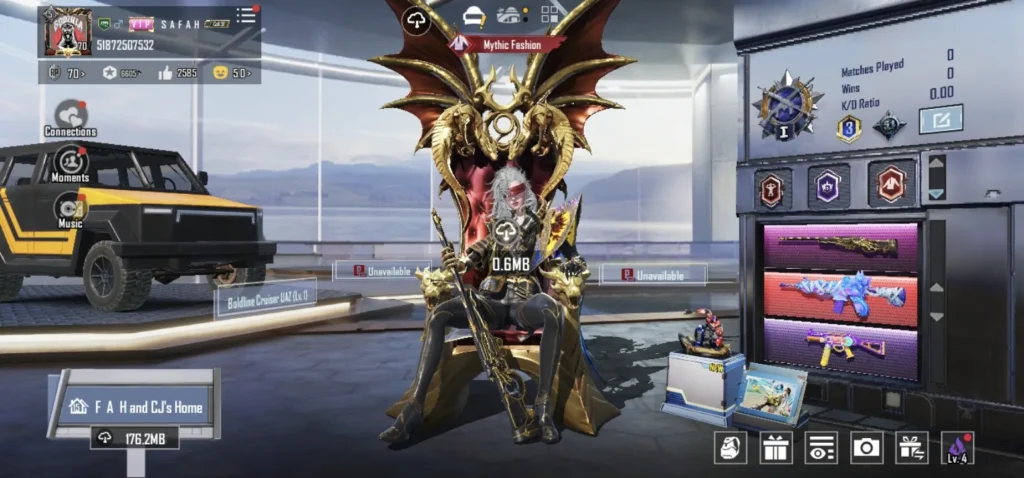Image resolution: width=1024 pixels, height=478 pixels.
Task: Open the Moments feed
Action: (x=70, y=162)
